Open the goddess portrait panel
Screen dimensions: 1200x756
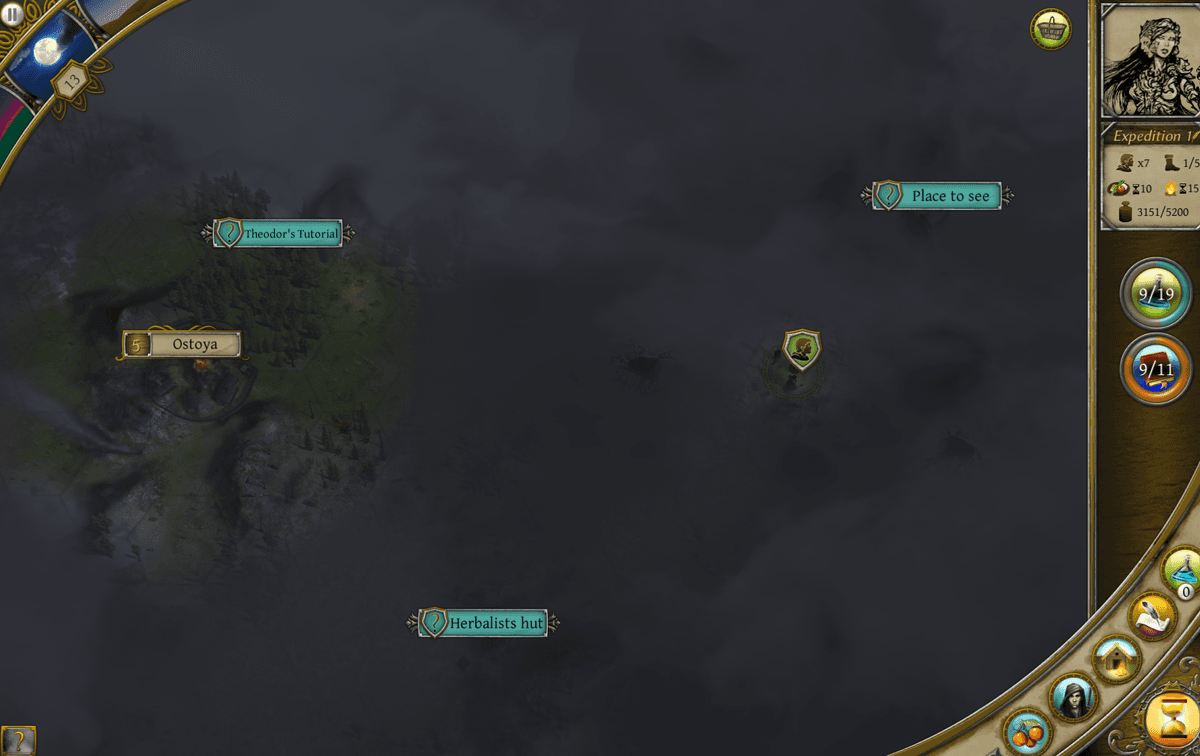1151,62
